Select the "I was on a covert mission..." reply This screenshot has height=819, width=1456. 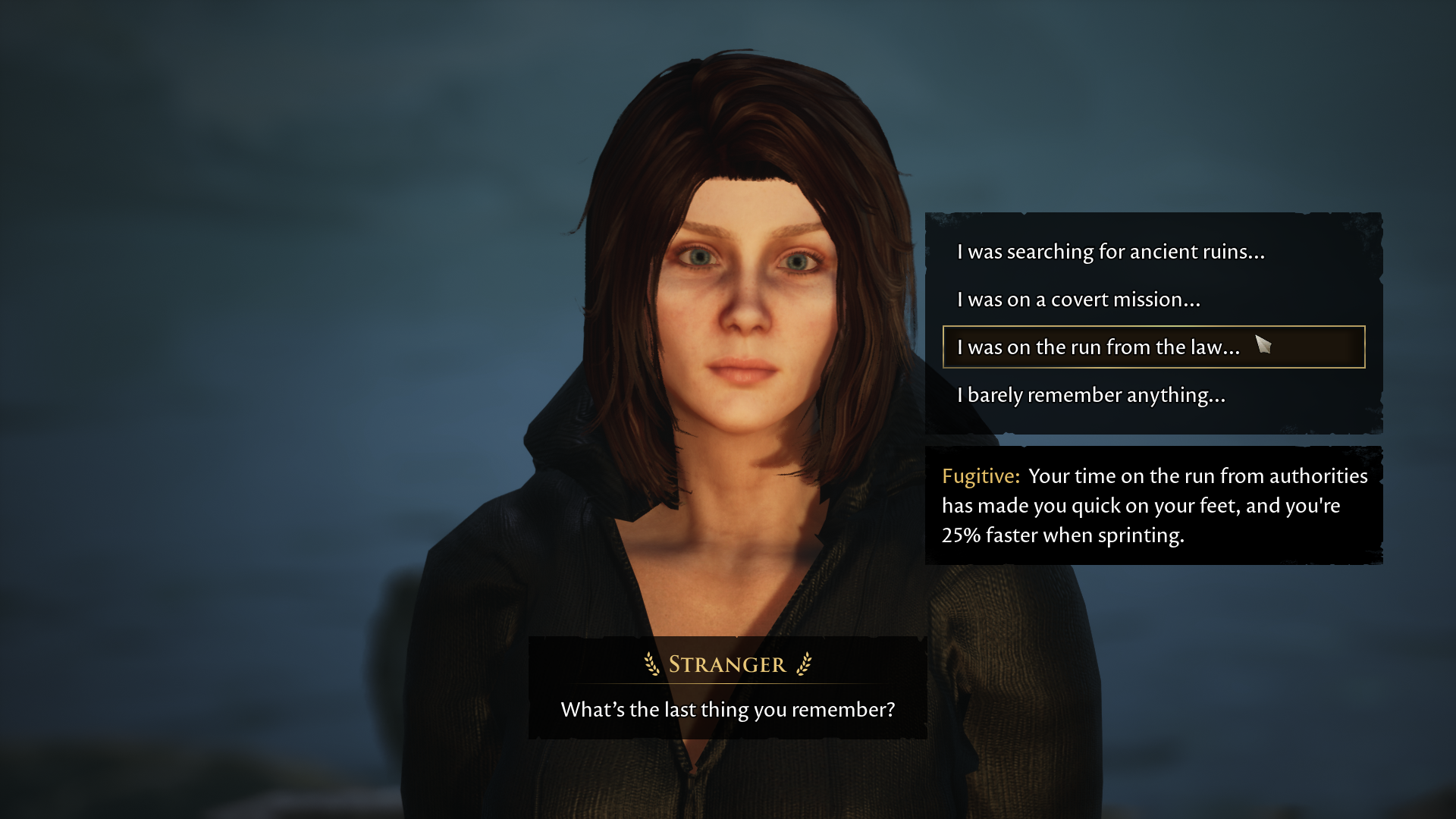click(1078, 300)
